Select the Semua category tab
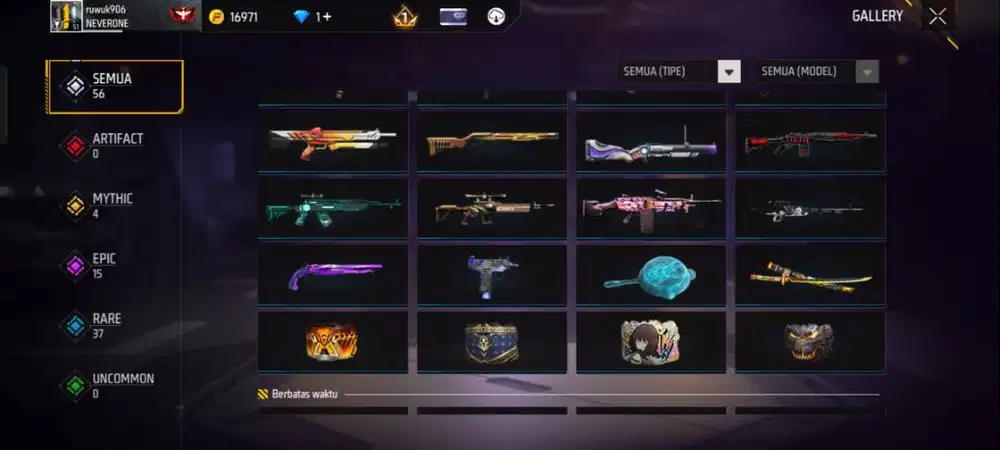 coord(115,86)
